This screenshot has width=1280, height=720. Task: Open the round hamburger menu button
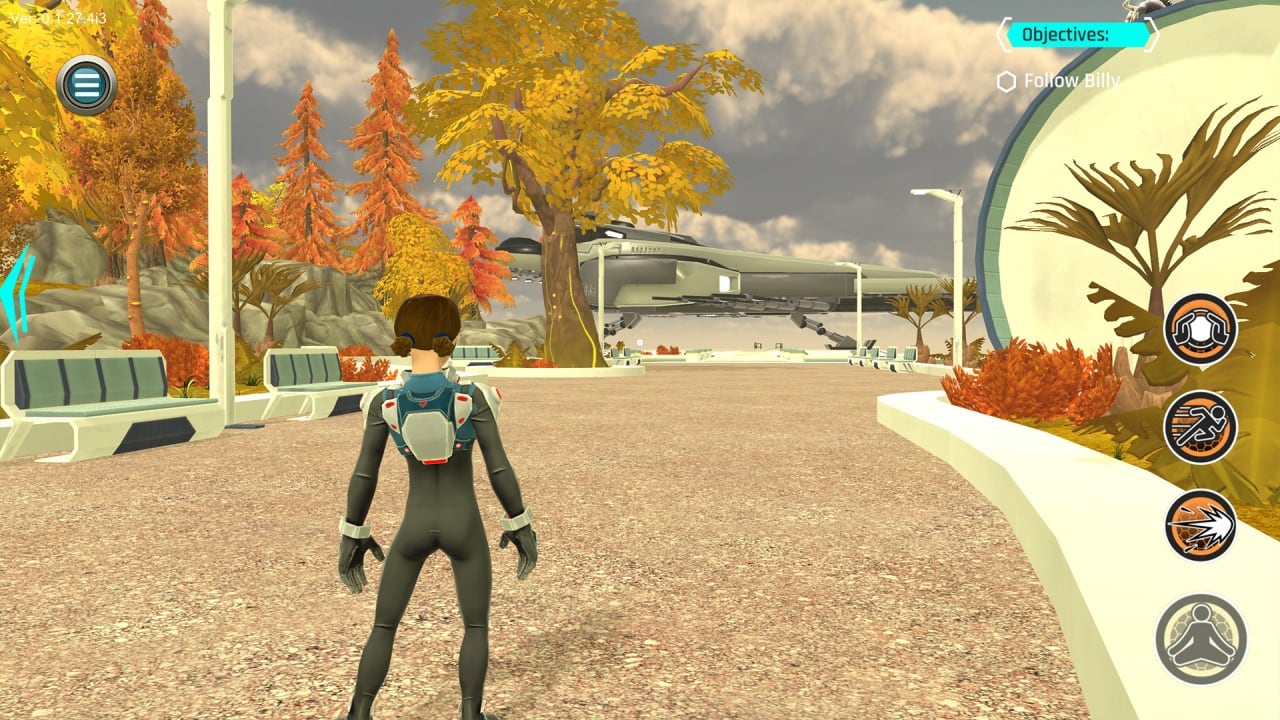pyautogui.click(x=87, y=86)
